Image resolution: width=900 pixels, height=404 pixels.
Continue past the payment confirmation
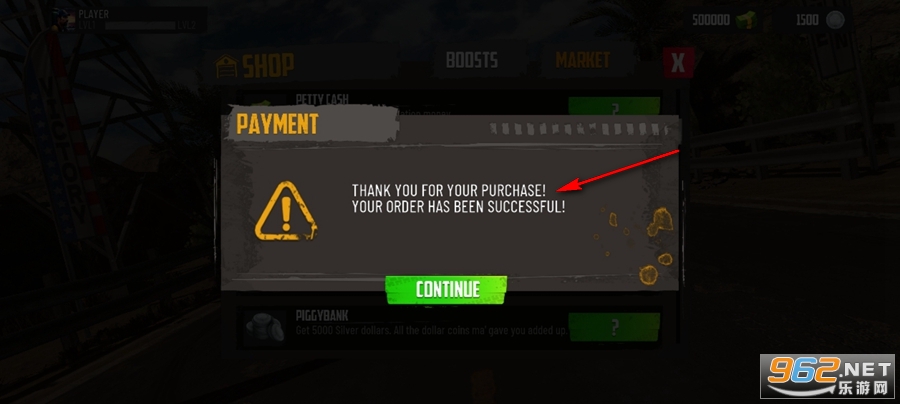click(447, 289)
